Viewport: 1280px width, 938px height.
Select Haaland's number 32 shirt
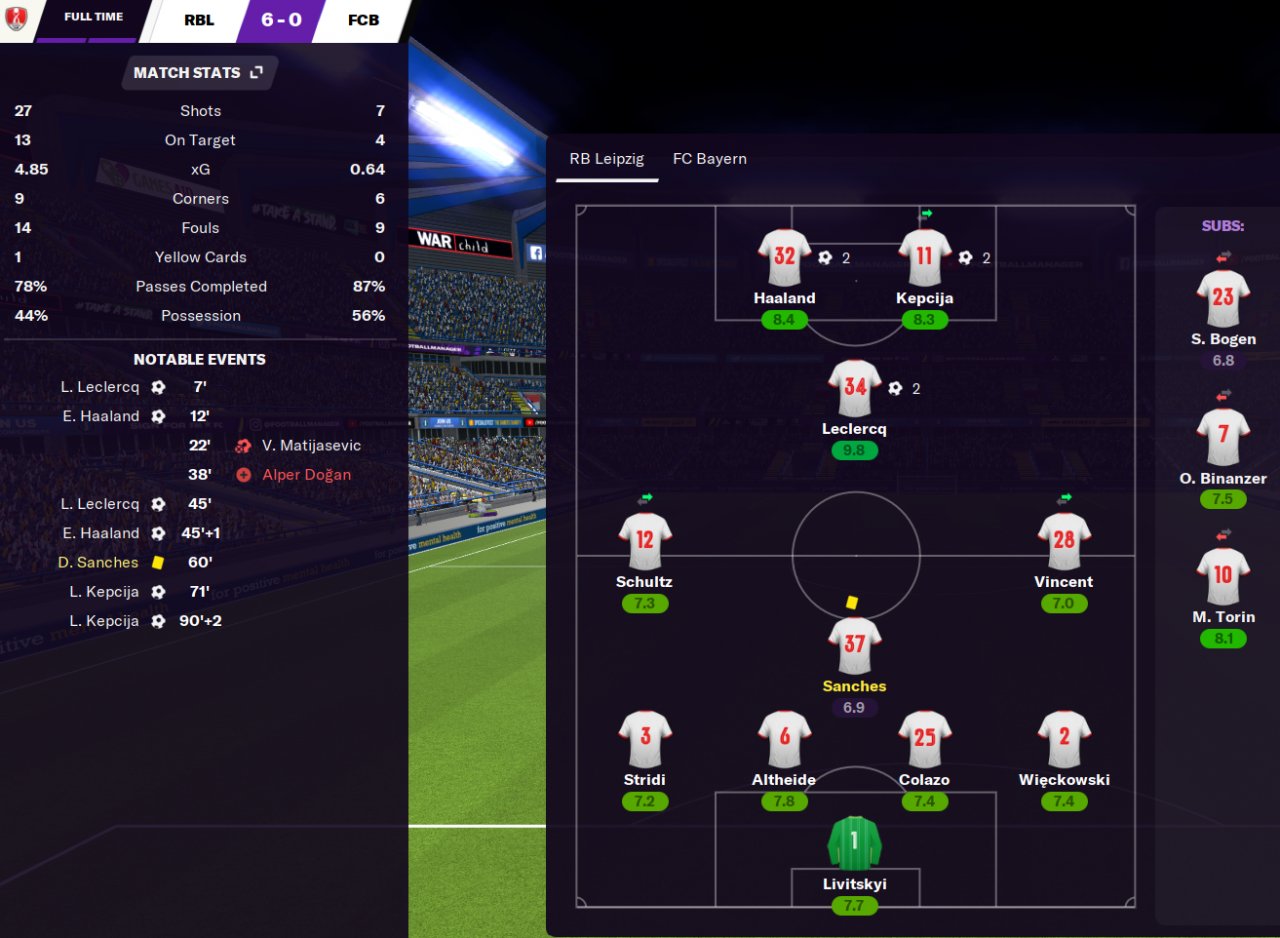coord(784,258)
